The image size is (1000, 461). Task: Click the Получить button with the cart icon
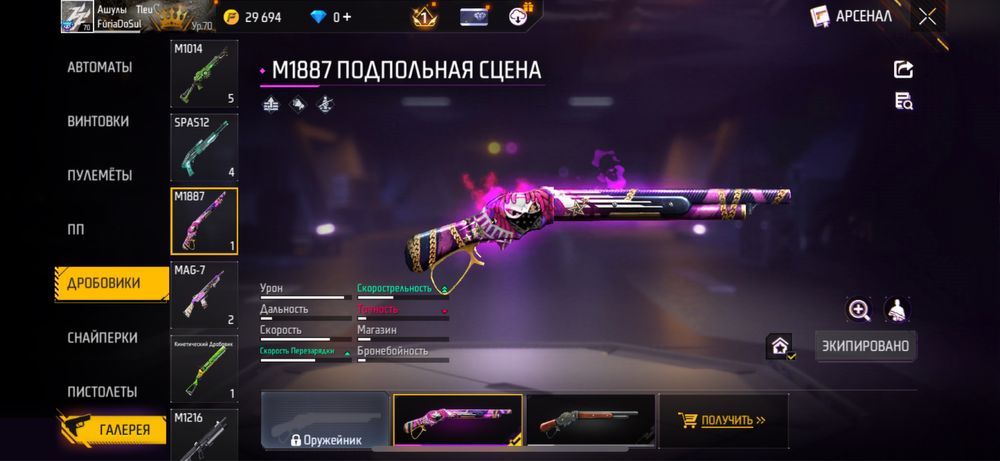click(x=722, y=420)
